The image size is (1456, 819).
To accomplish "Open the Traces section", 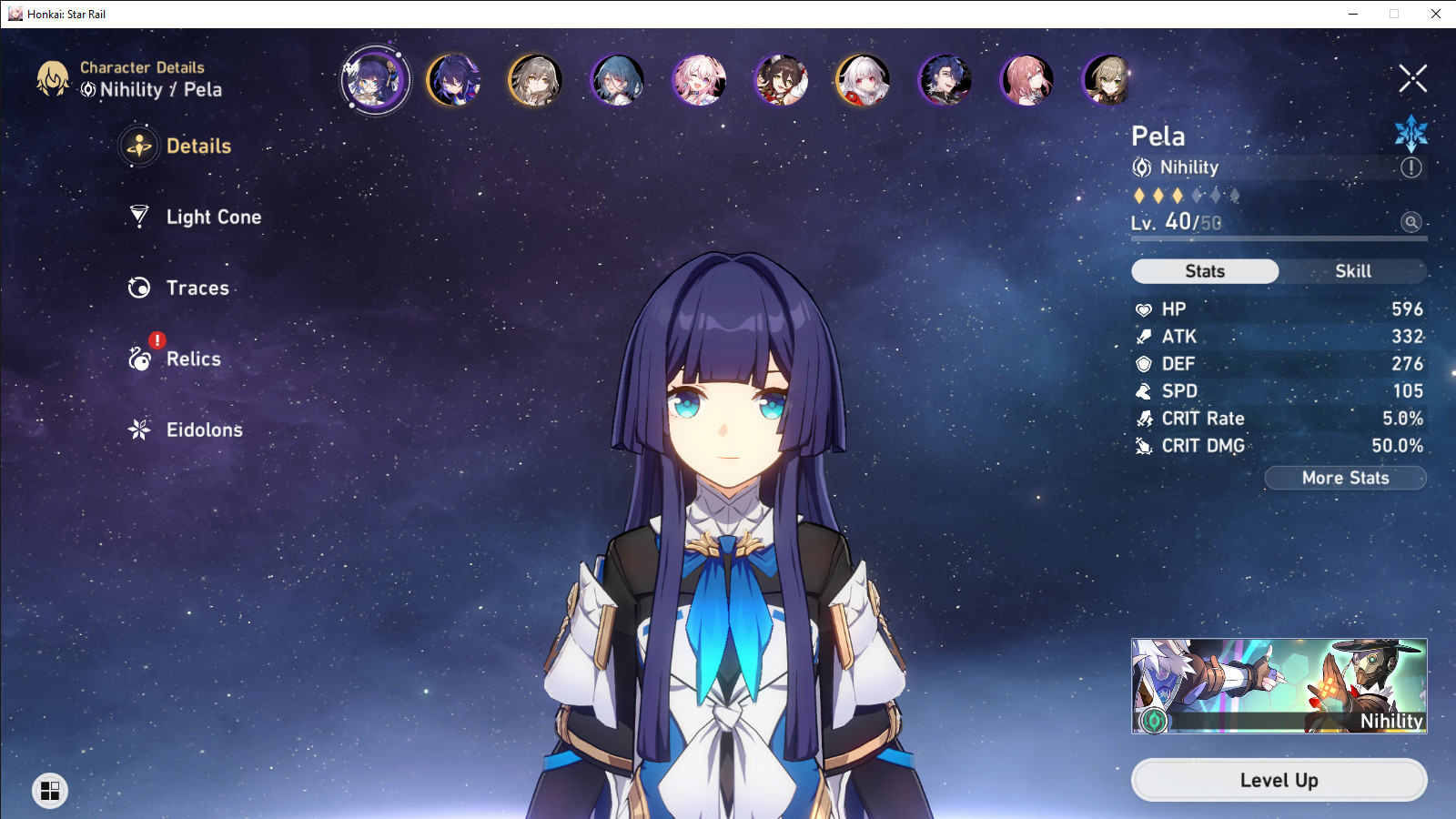I will (x=138, y=288).
